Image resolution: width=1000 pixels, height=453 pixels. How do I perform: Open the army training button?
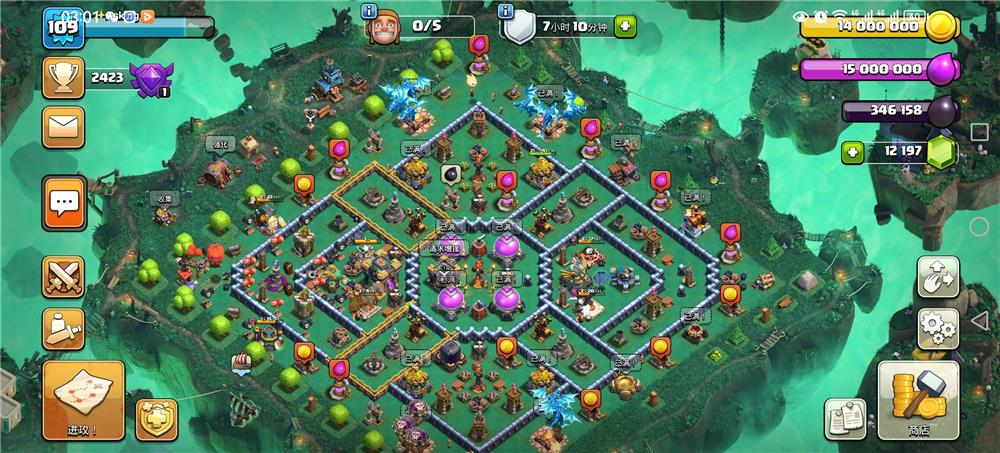tap(63, 327)
